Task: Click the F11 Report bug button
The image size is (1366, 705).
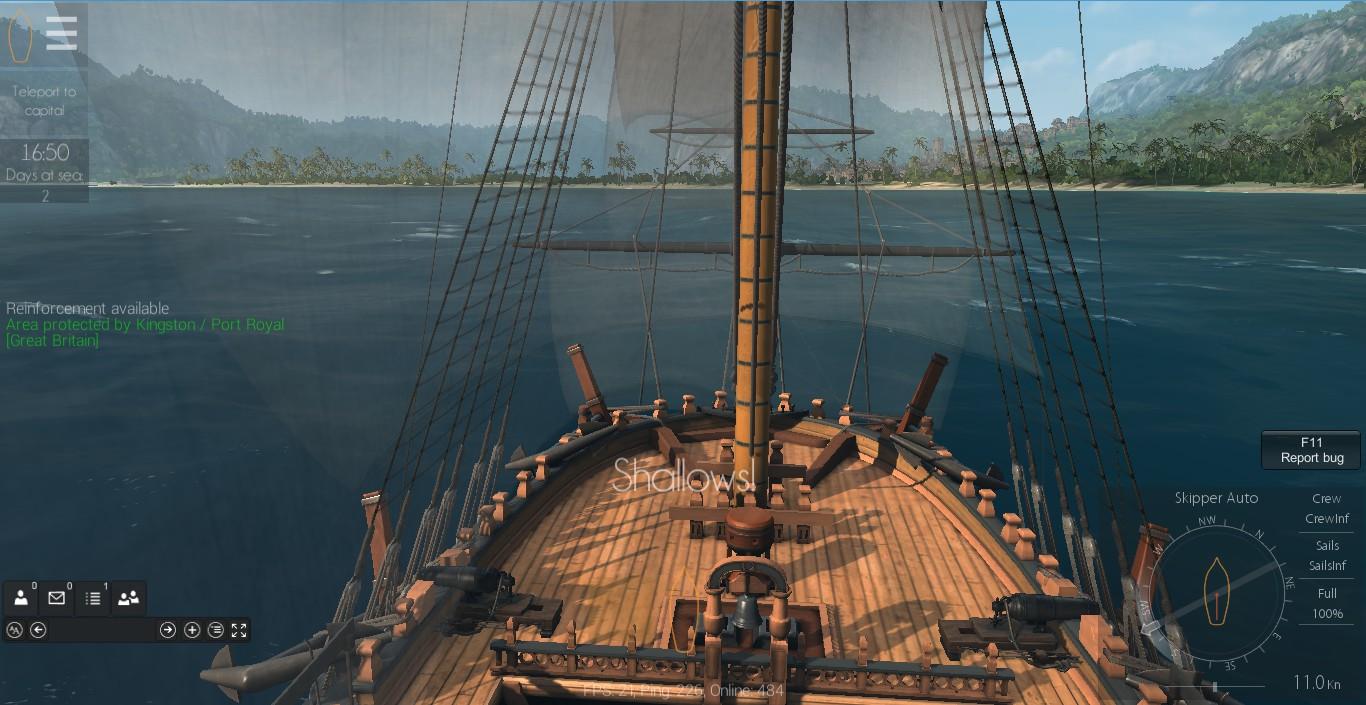Action: pyautogui.click(x=1312, y=450)
